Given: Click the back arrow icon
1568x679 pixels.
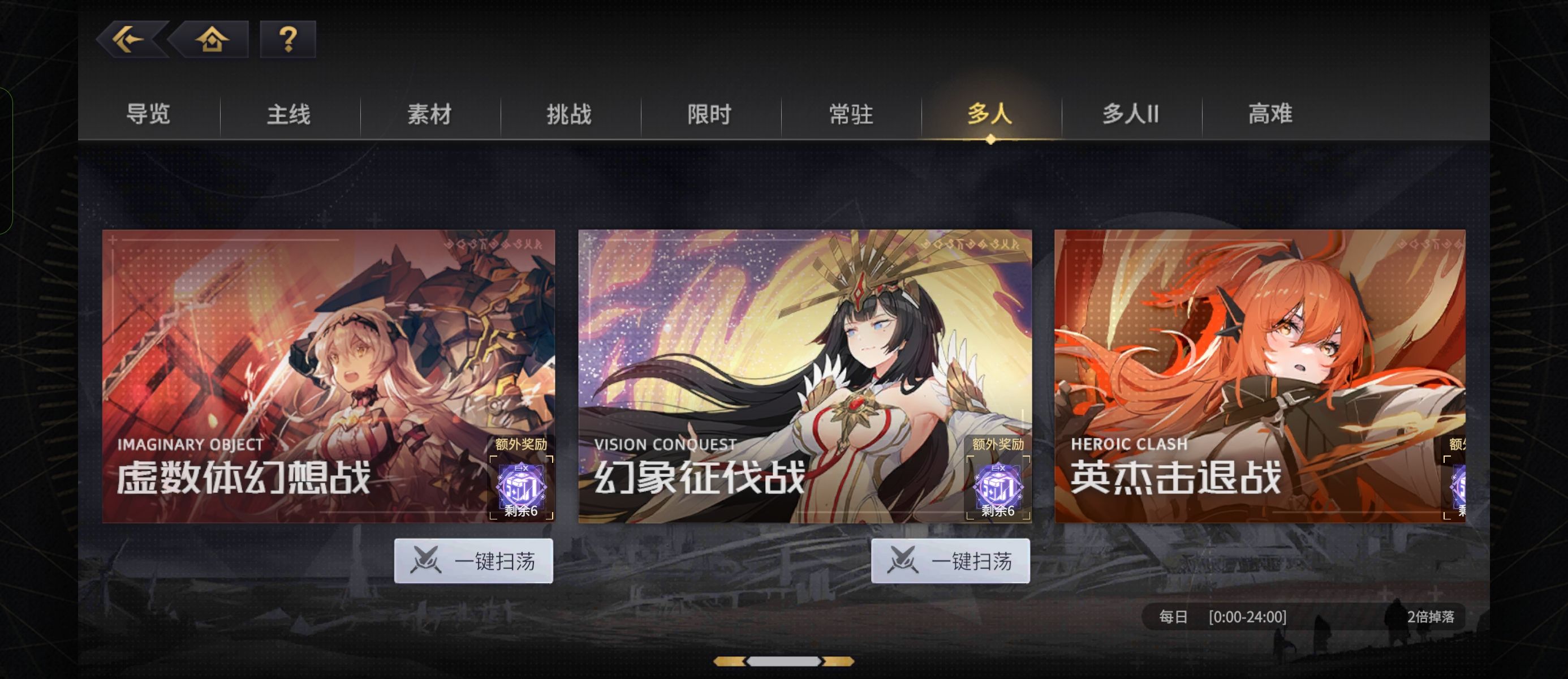Looking at the screenshot, I should [128, 39].
